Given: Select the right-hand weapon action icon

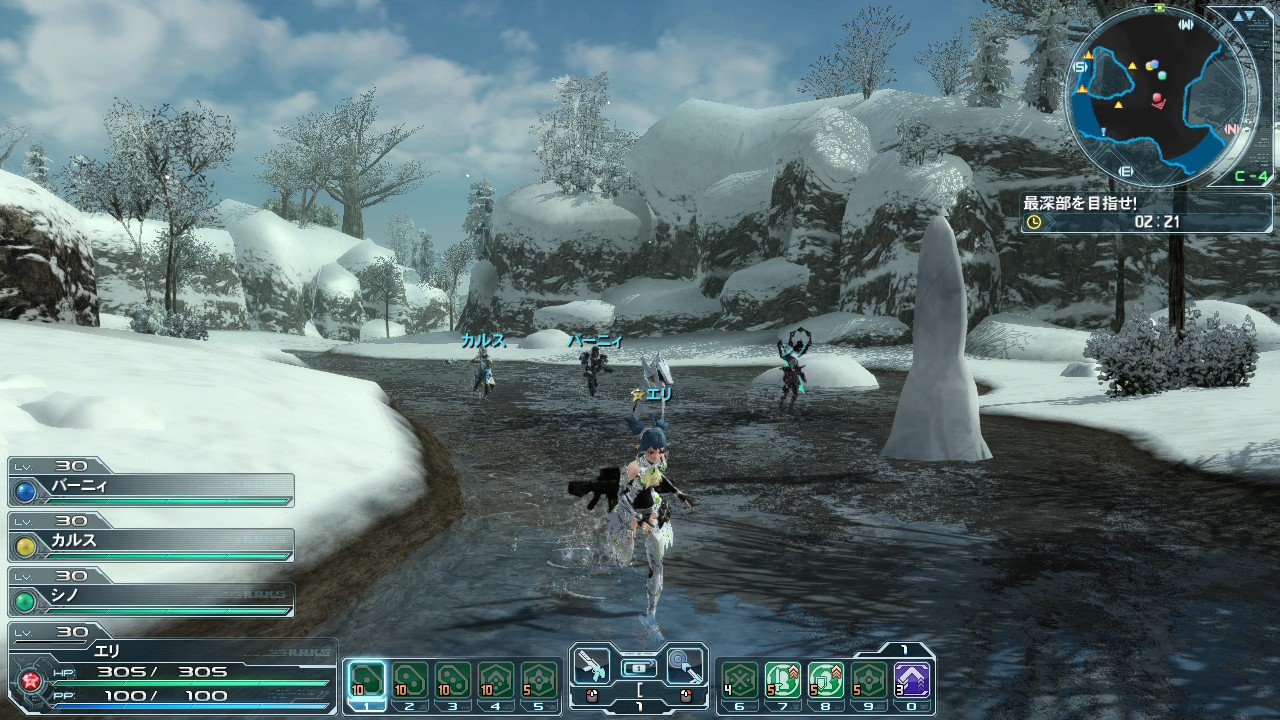Looking at the screenshot, I should pos(684,664).
